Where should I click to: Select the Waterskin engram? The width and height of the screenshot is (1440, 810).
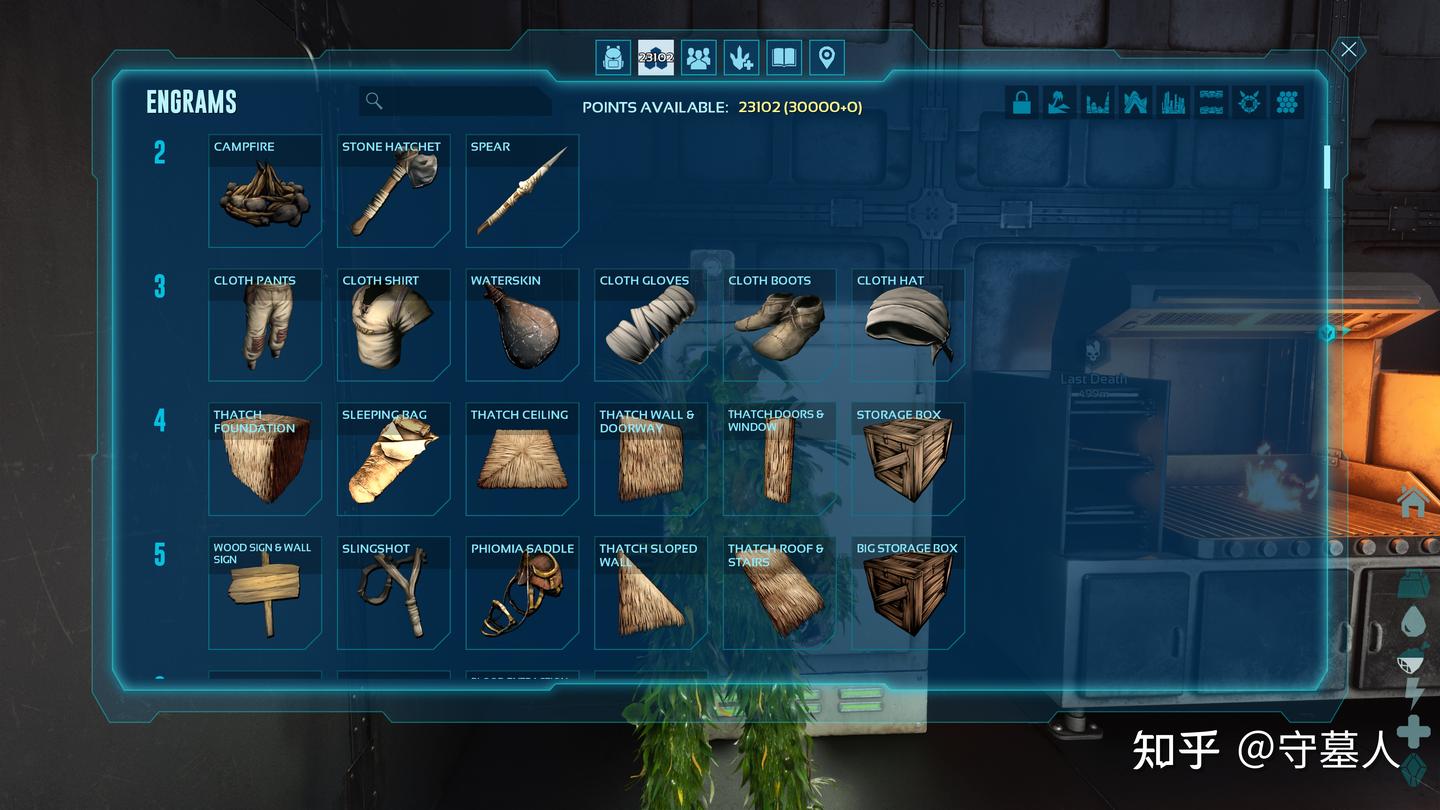pyautogui.click(x=522, y=325)
